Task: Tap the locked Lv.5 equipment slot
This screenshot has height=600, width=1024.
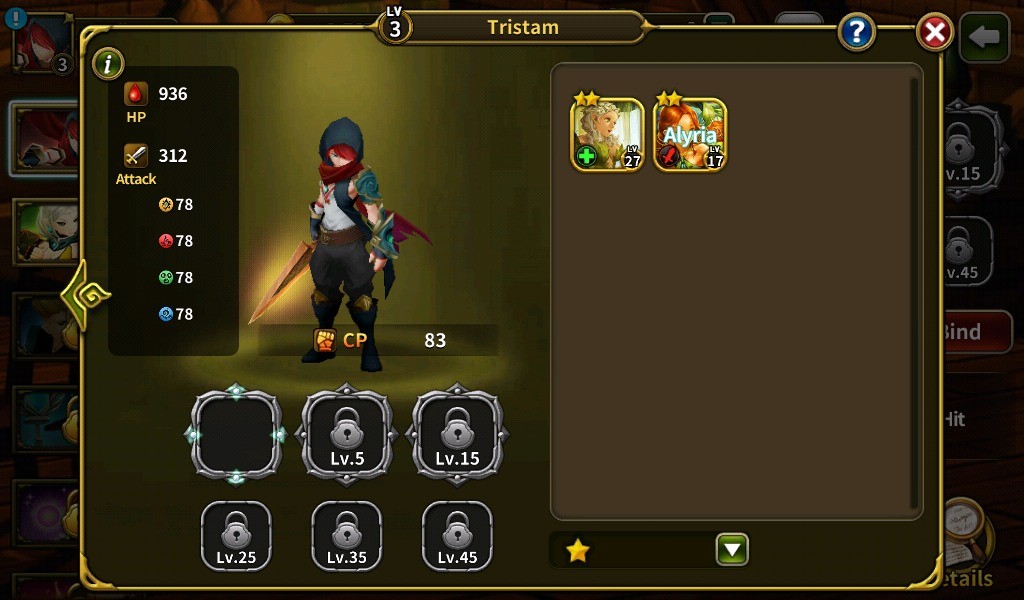Action: 347,434
